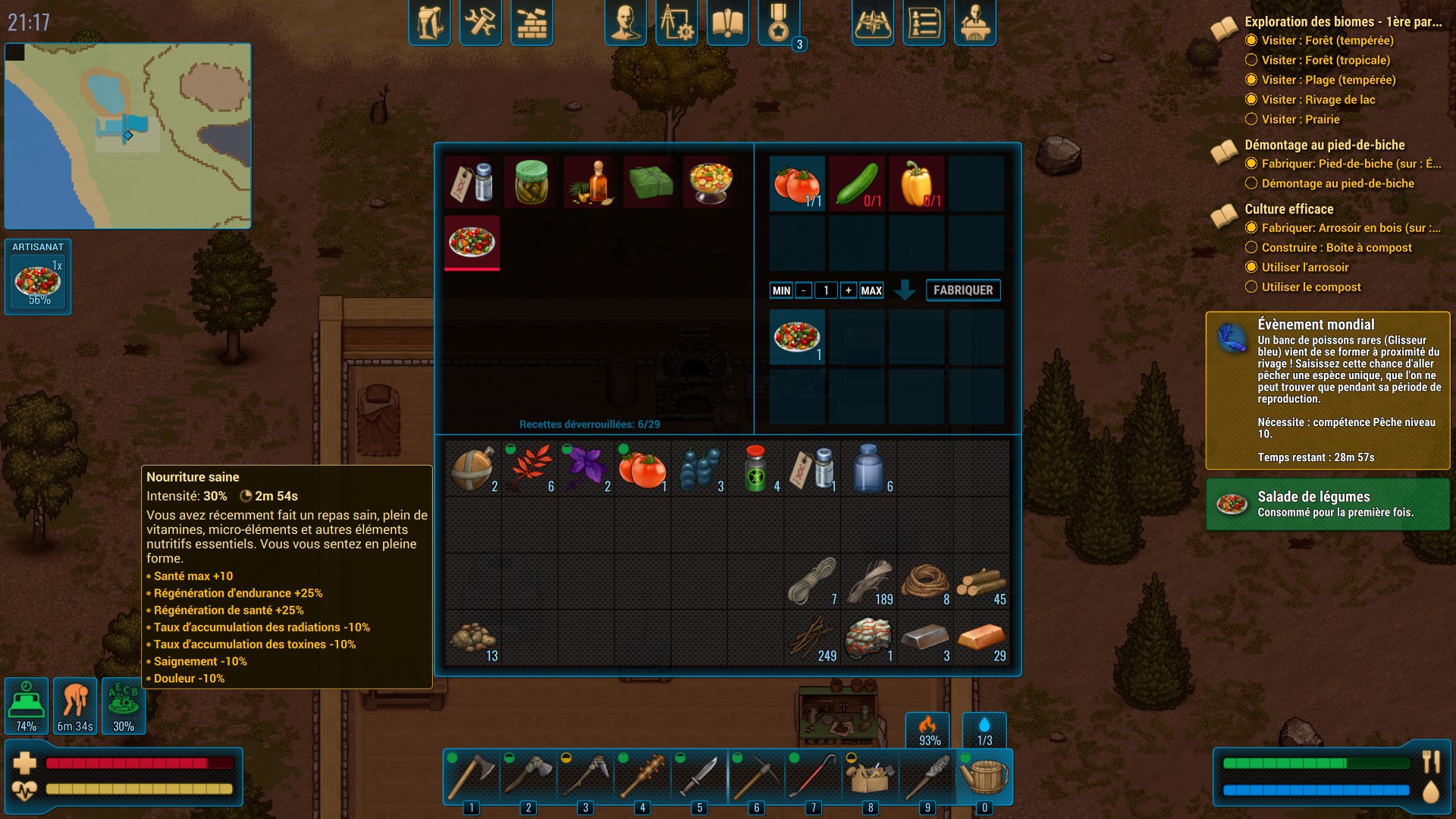
Task: Select the wood logs stack of 45
Action: click(x=981, y=582)
